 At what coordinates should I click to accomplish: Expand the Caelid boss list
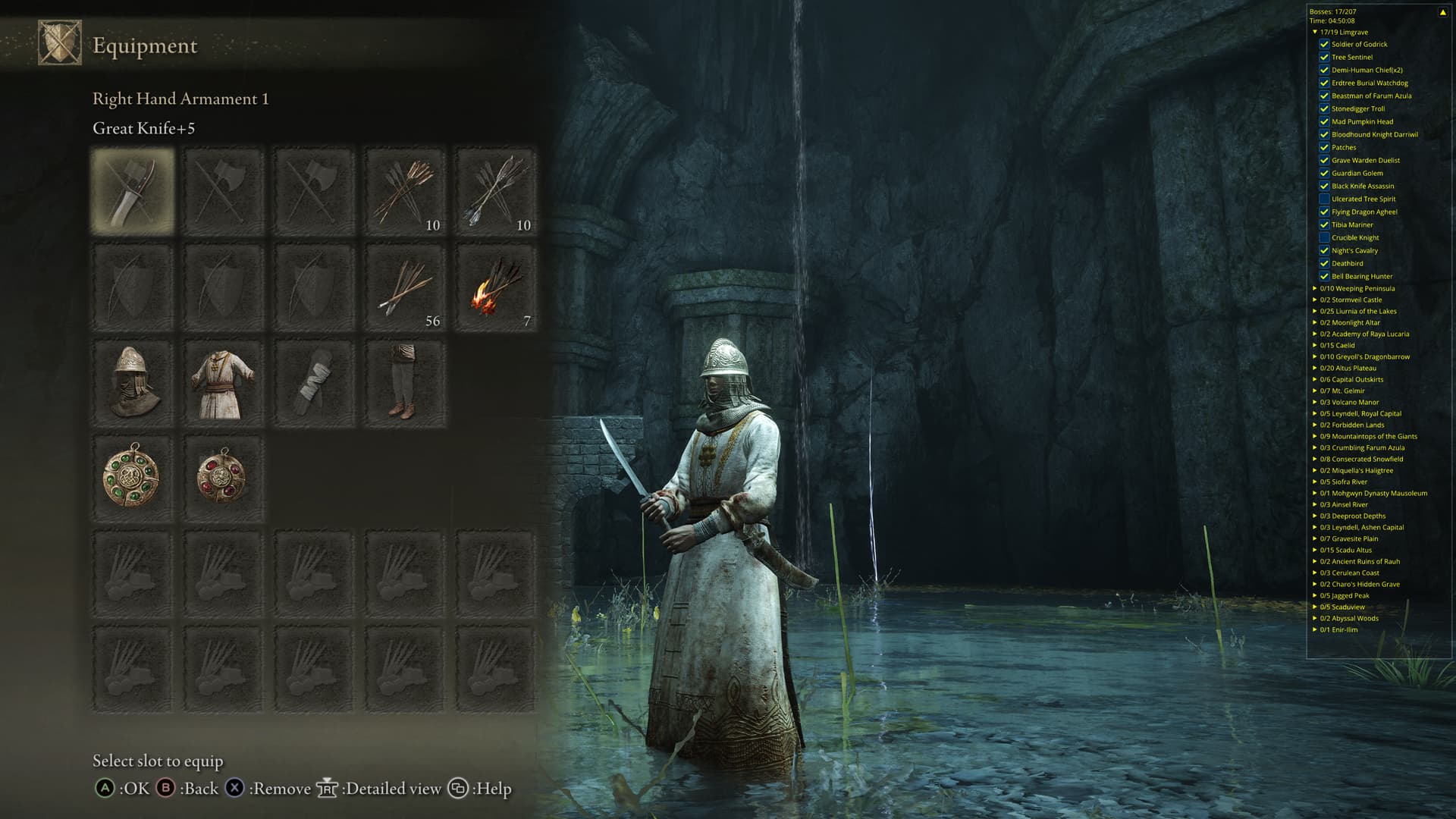tap(1315, 345)
